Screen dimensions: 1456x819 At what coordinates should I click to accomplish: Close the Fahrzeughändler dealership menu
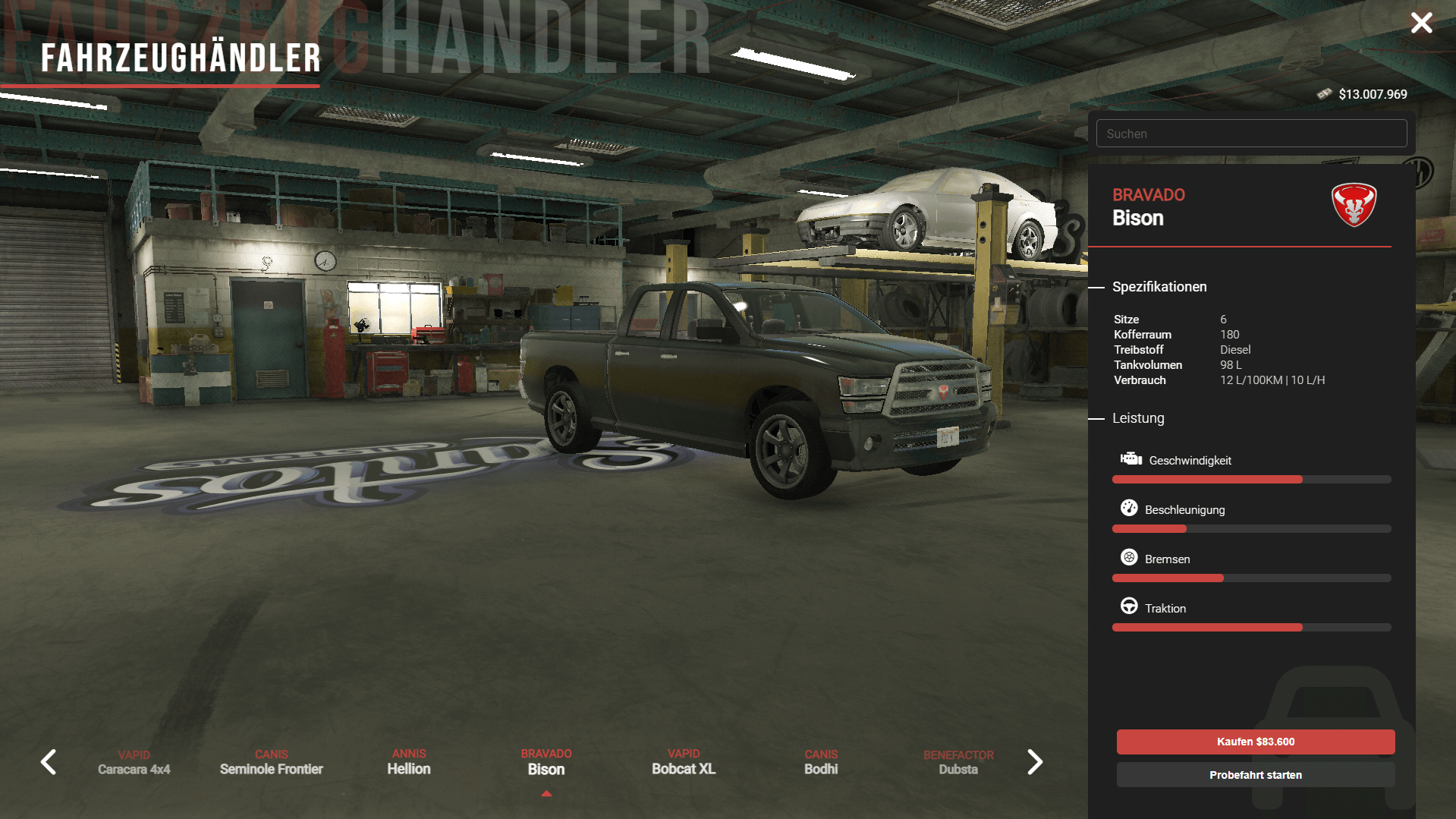pyautogui.click(x=1421, y=23)
